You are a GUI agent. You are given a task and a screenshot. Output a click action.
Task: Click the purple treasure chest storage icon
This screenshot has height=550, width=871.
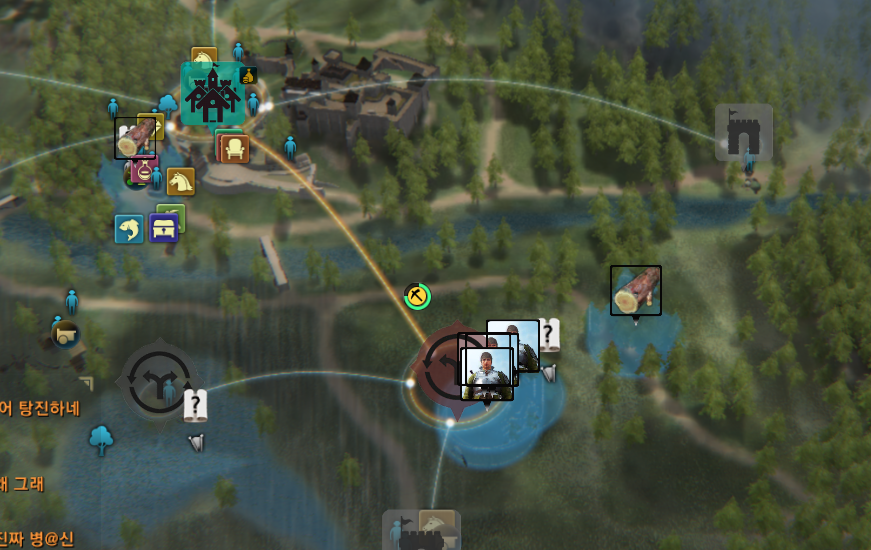pos(163,228)
